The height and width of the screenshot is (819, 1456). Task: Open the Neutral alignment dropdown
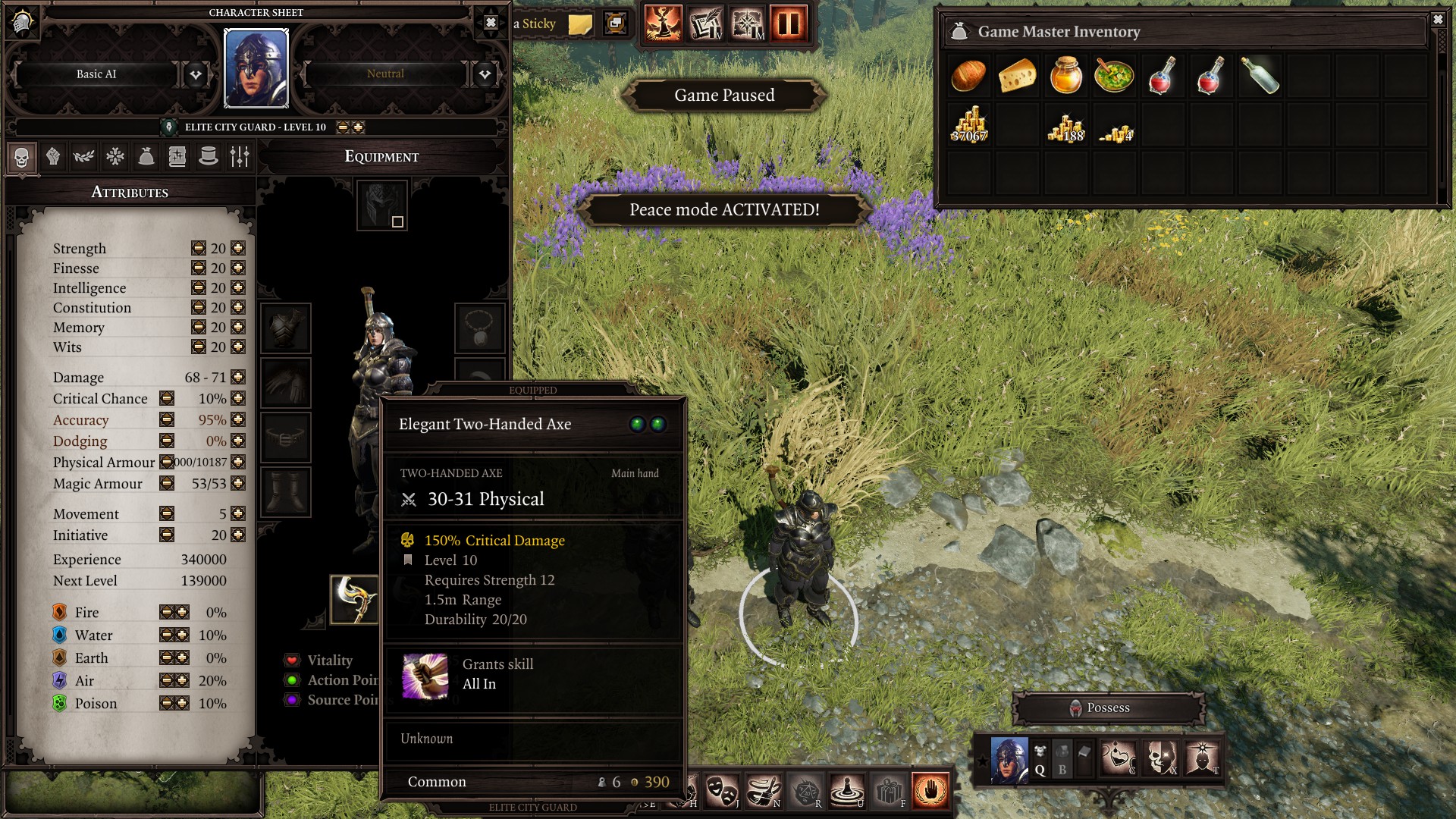click(485, 74)
